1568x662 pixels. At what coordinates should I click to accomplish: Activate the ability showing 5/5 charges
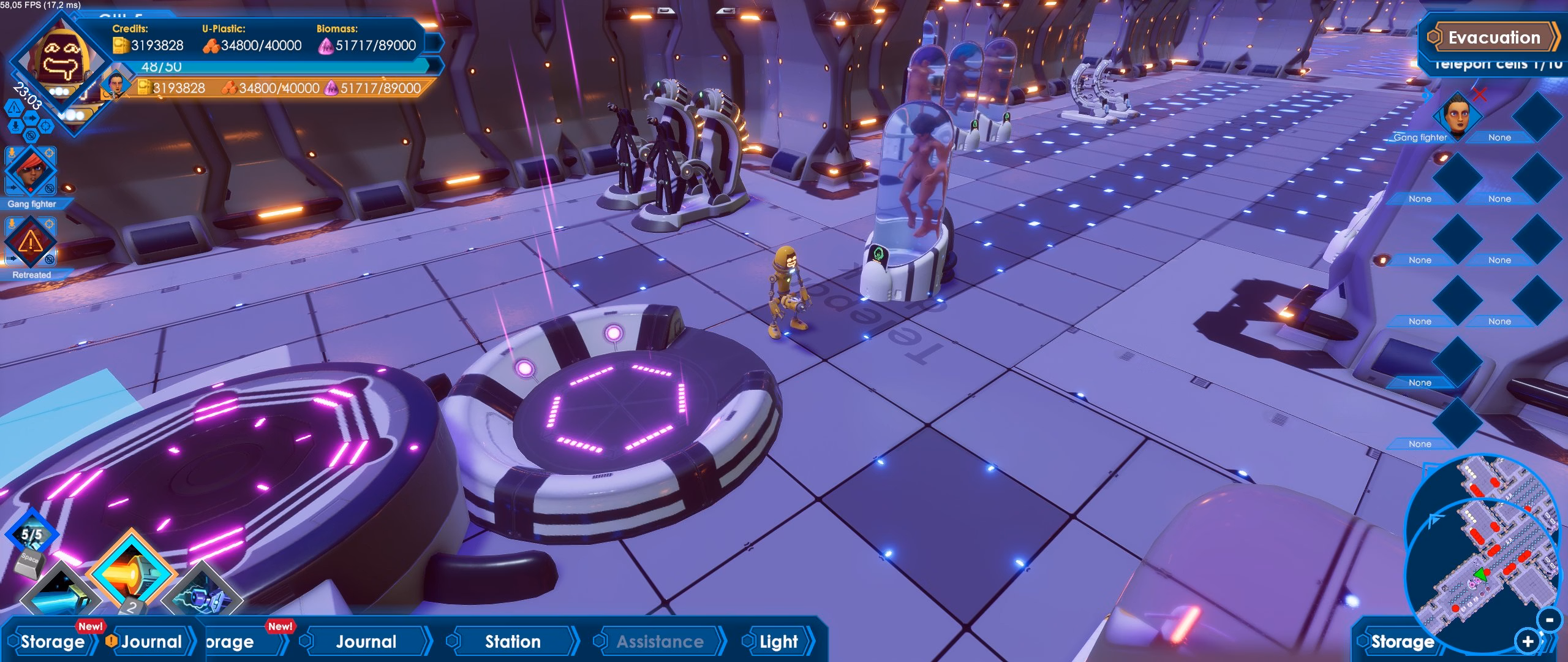click(32, 535)
